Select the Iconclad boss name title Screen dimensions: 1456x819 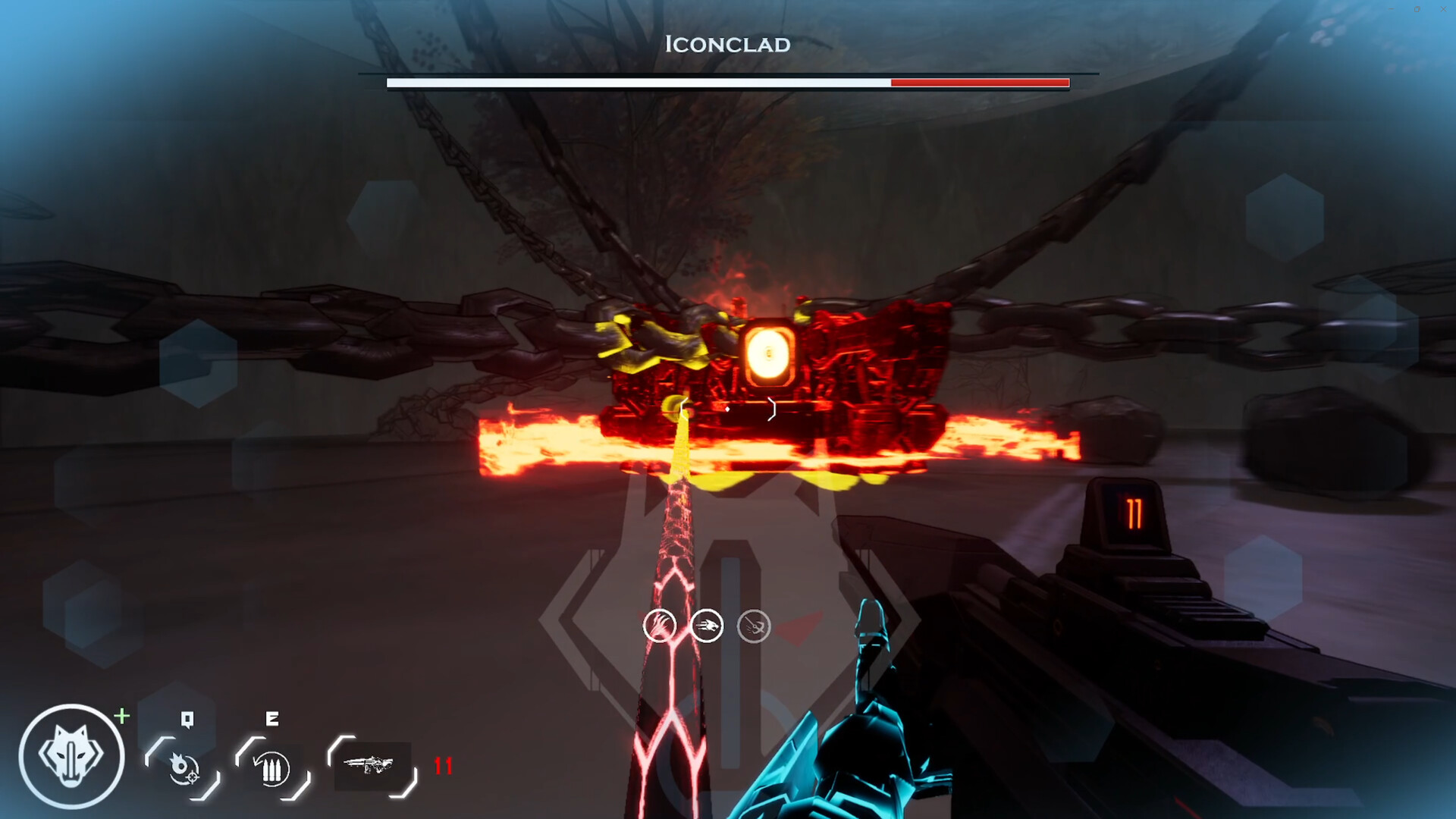click(x=726, y=44)
